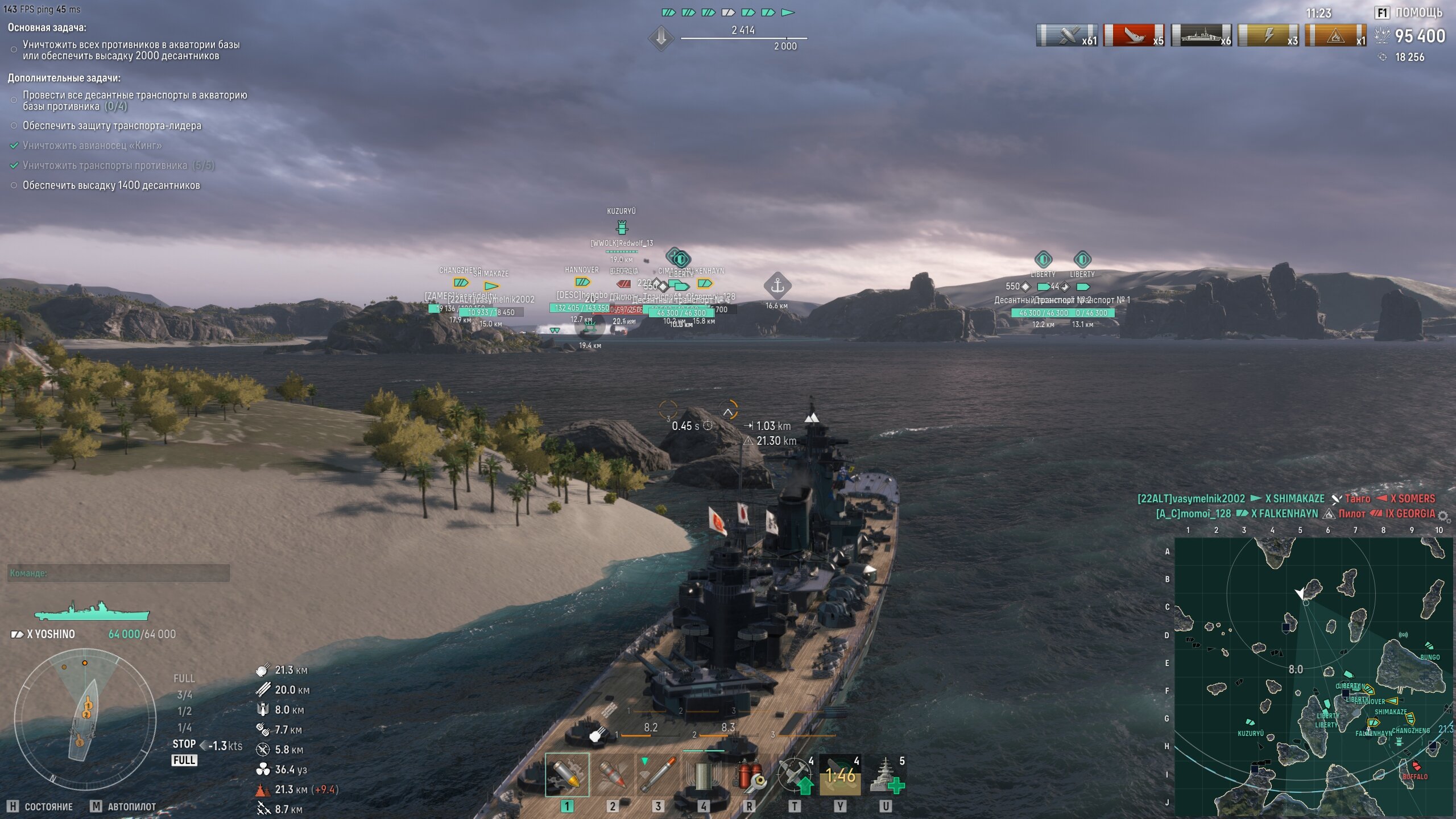Screen dimensions: 1456x819
Task: Select the high-explosive shell slot
Action: tap(566, 775)
